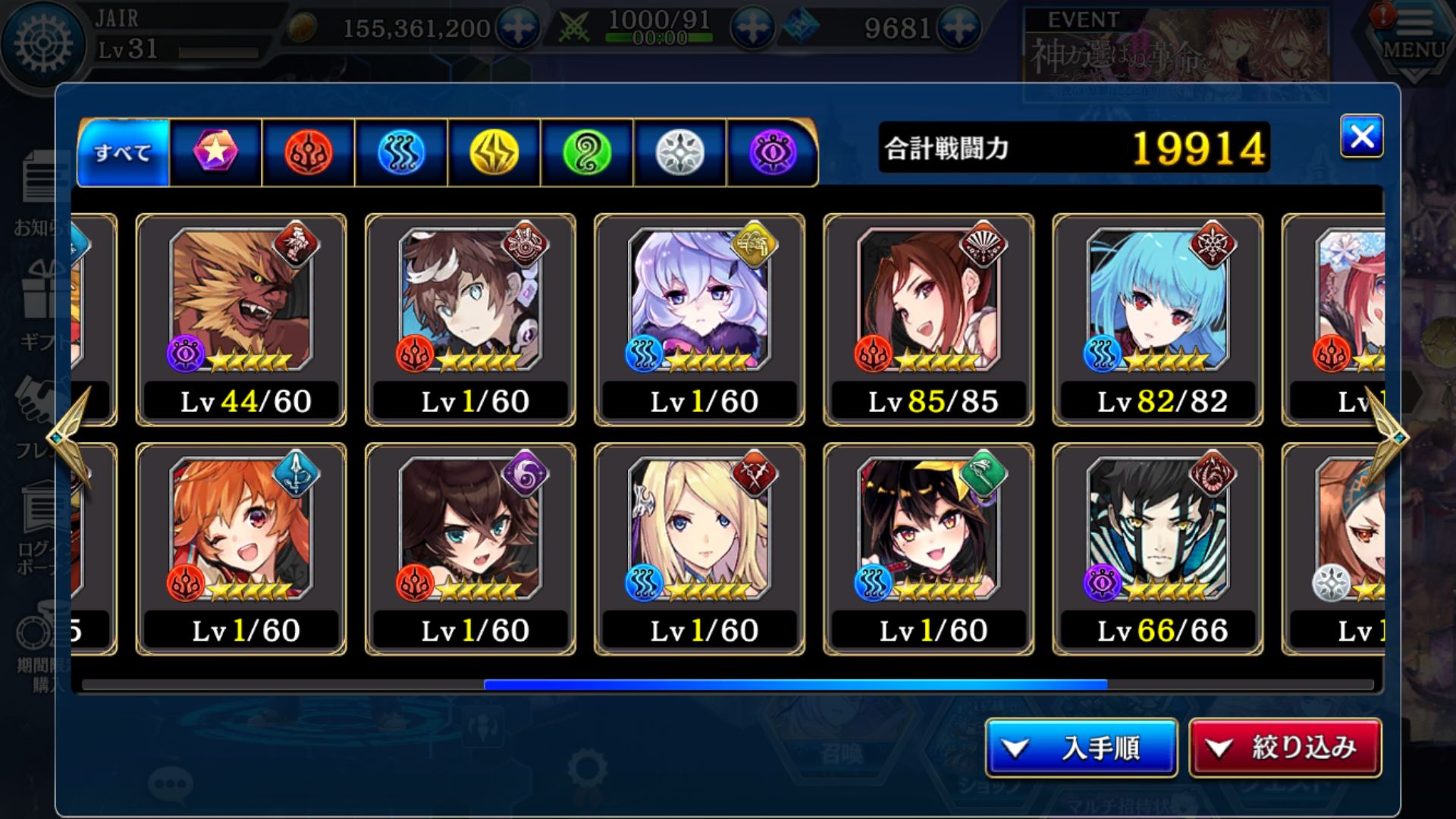The height and width of the screenshot is (819, 1456).
Task: Select the dark striped man card Lv 66/66
Action: (x=1157, y=549)
